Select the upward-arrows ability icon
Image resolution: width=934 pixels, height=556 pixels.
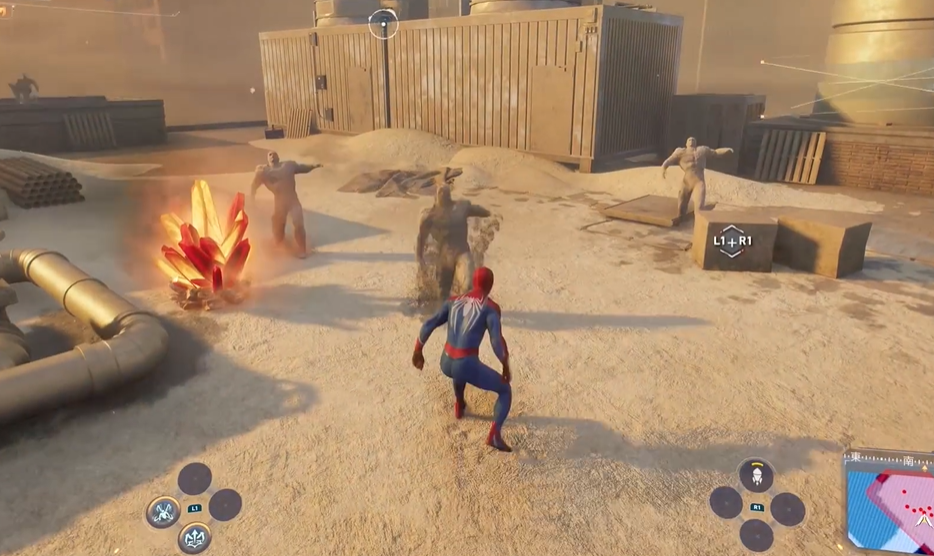194,538
